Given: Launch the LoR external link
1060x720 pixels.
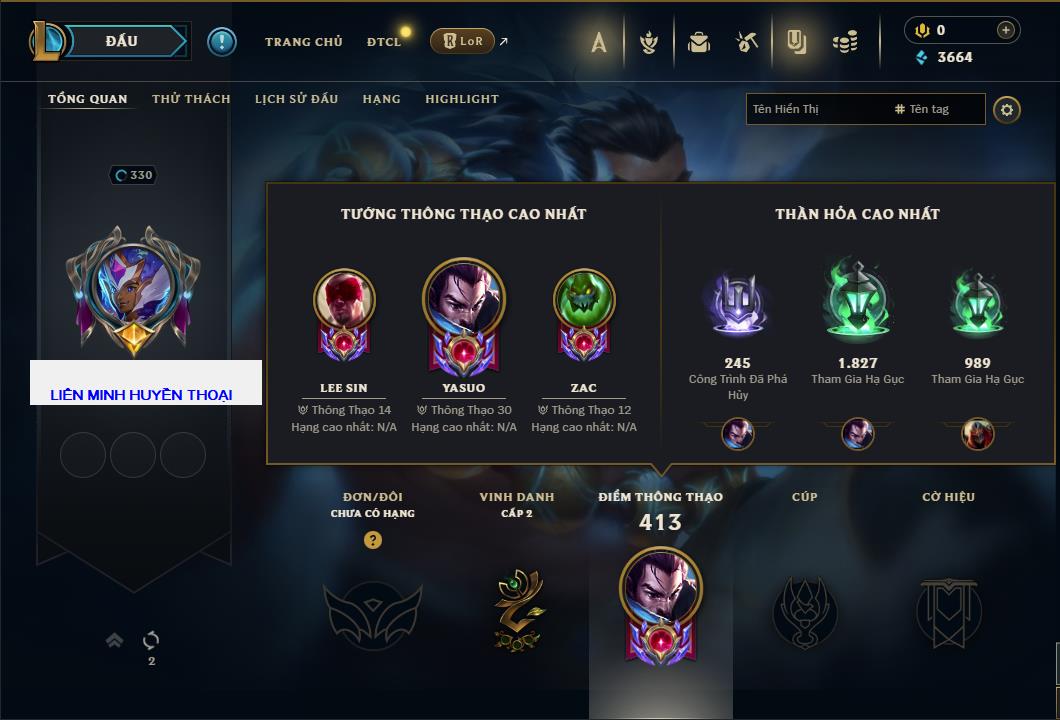Looking at the screenshot, I should 463,41.
